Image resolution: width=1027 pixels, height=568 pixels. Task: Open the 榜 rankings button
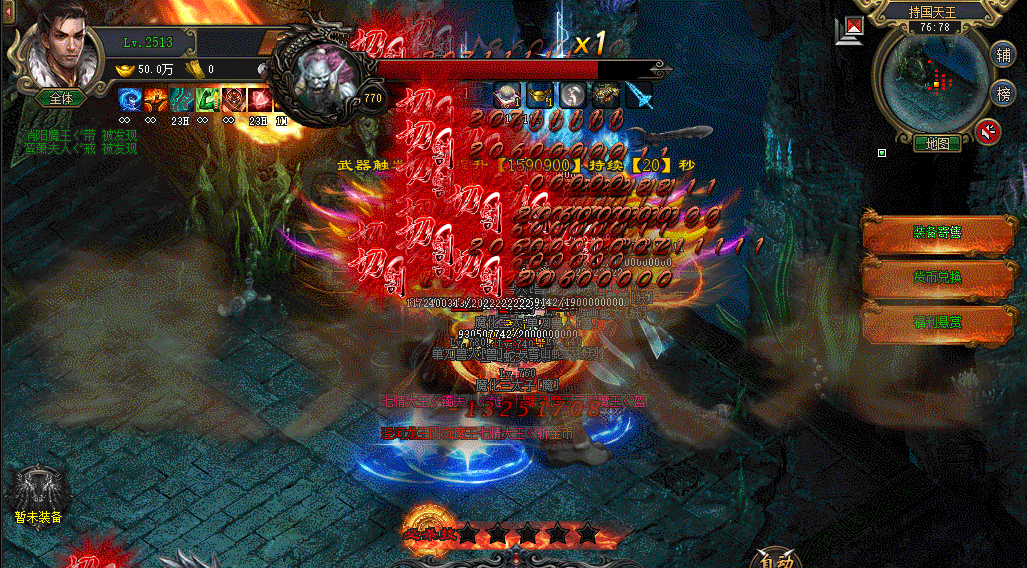point(1002,93)
